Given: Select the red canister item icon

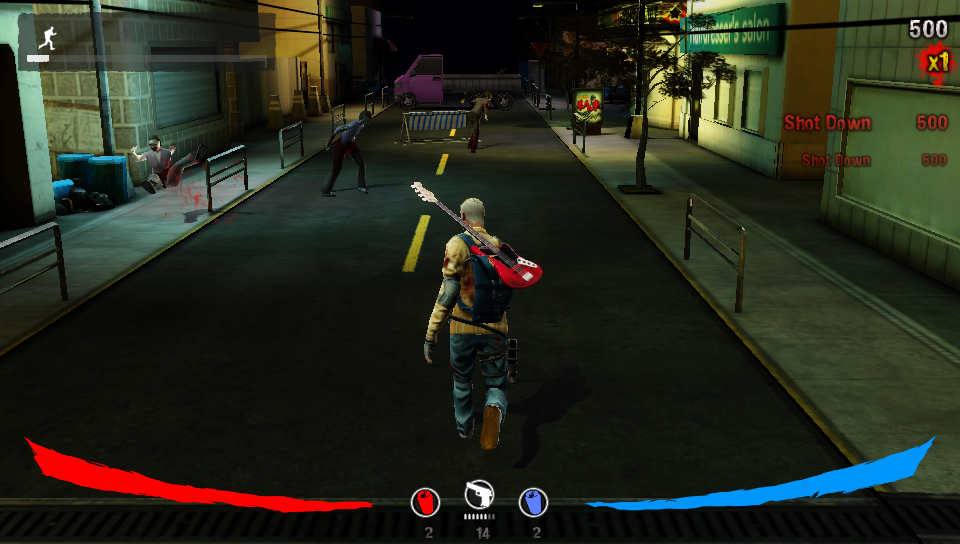Looking at the screenshot, I should tap(426, 502).
